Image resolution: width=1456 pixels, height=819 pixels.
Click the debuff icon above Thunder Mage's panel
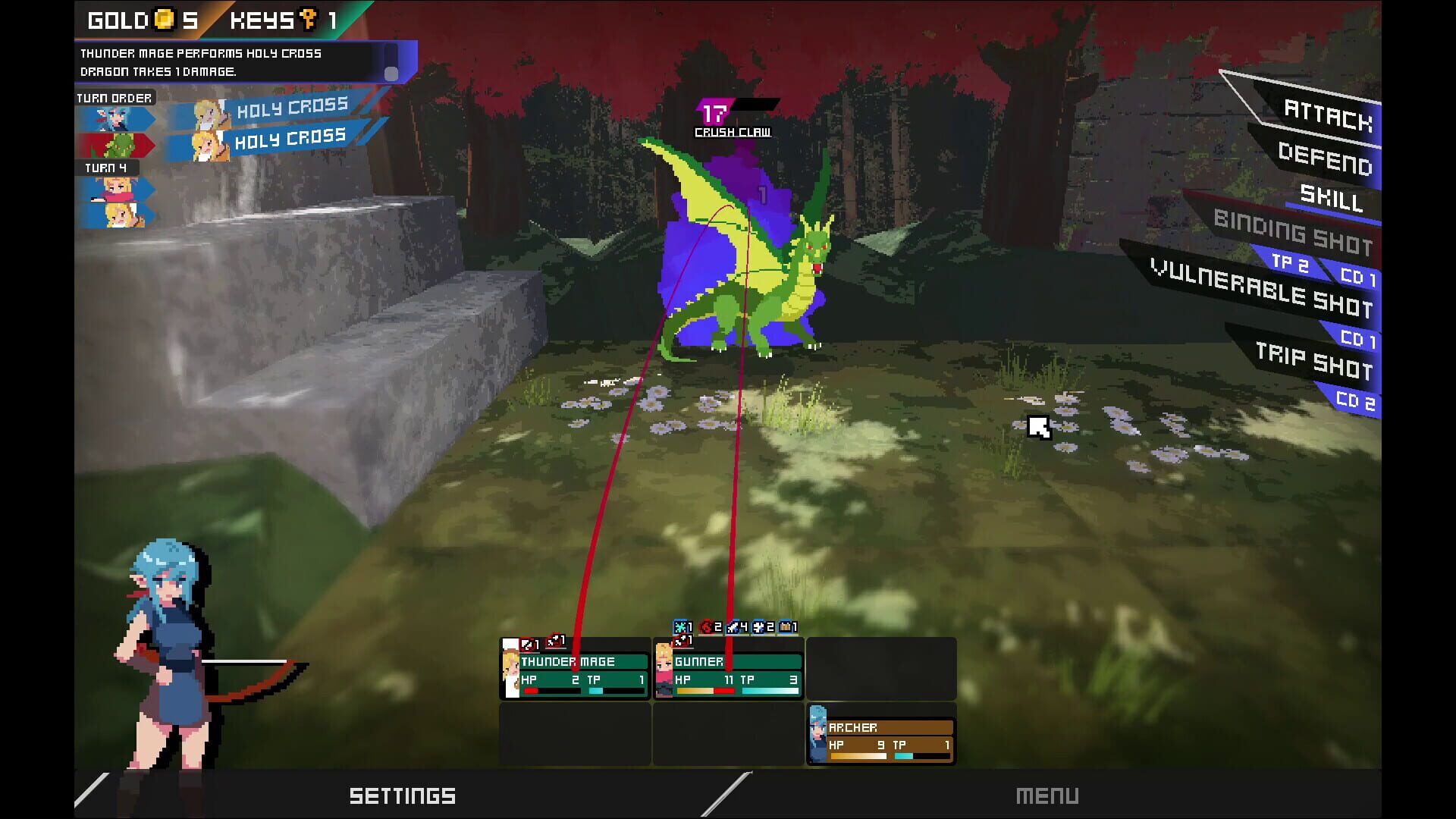pos(526,642)
